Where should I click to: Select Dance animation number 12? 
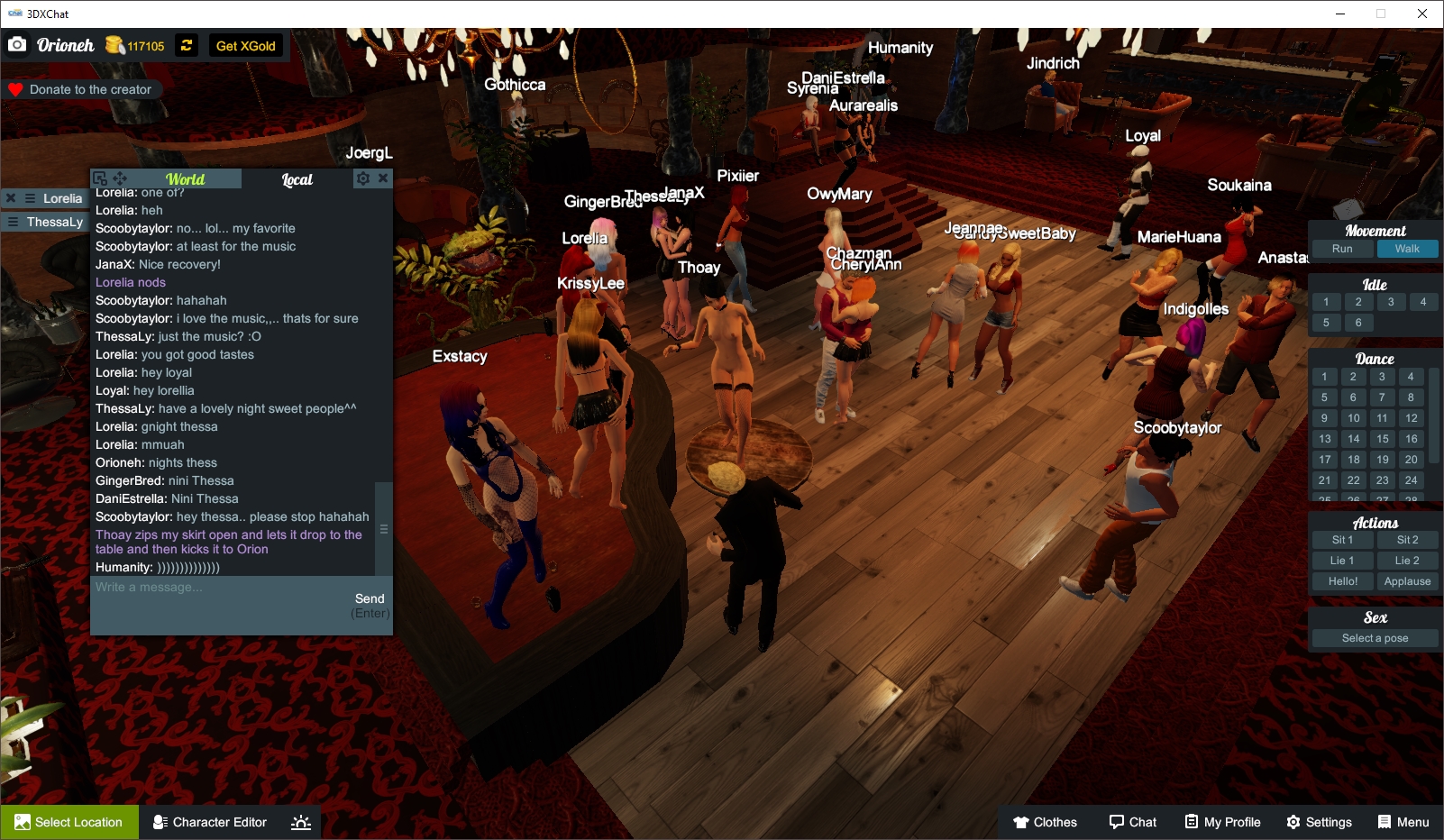pos(1410,418)
